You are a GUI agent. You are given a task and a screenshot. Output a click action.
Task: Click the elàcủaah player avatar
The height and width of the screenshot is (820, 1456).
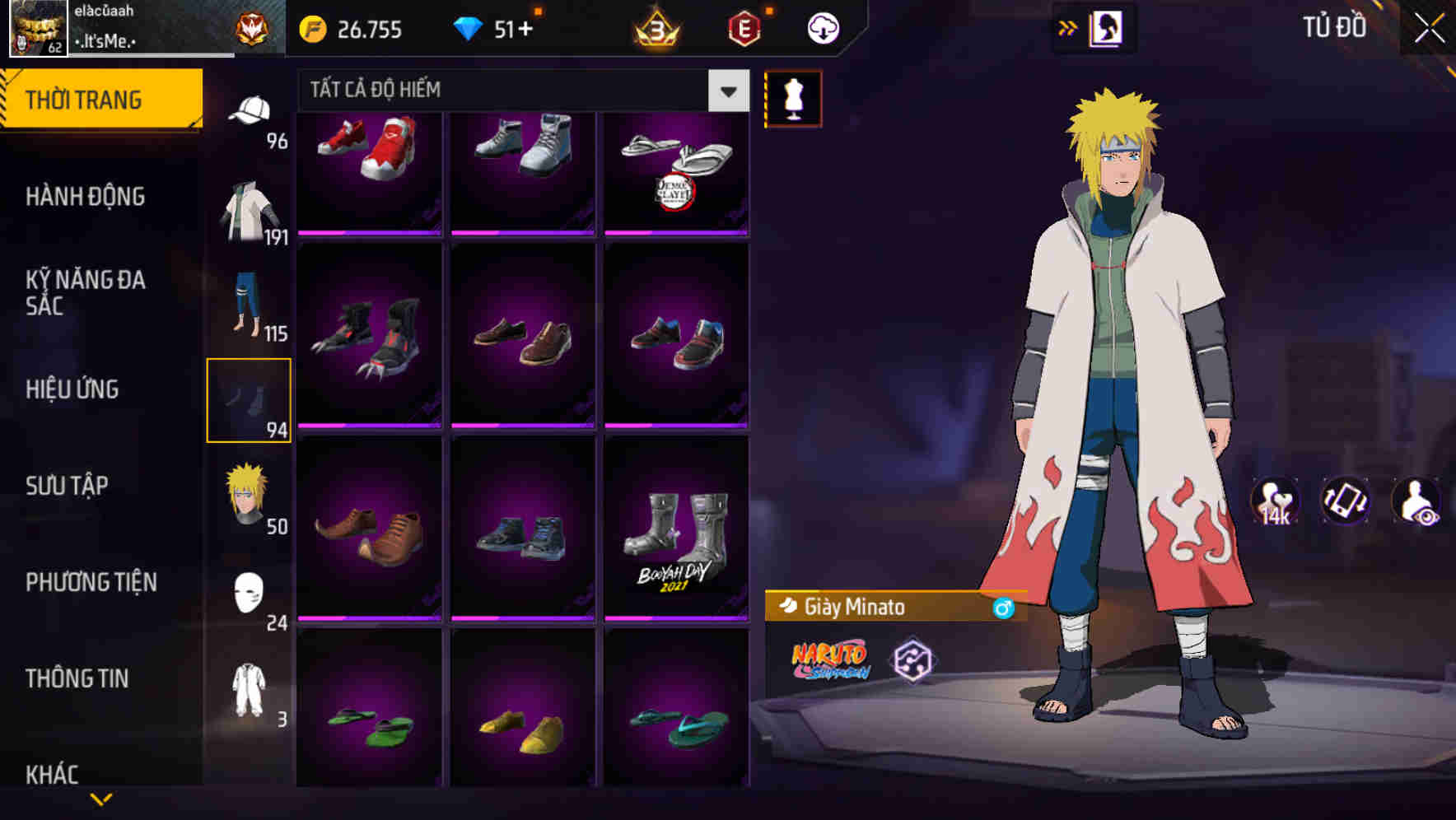click(36, 29)
